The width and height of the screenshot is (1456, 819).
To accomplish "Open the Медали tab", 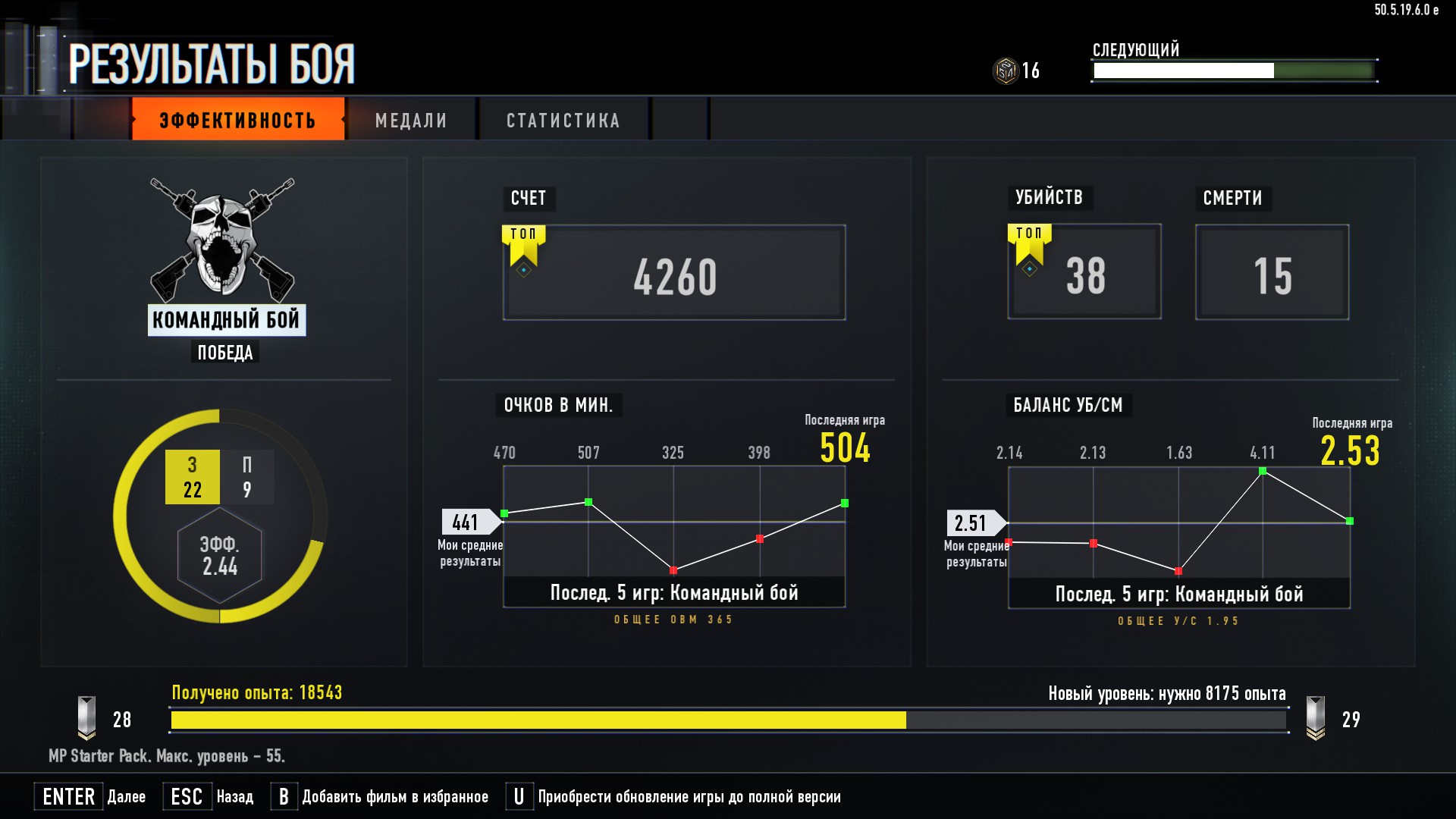I will pyautogui.click(x=411, y=120).
